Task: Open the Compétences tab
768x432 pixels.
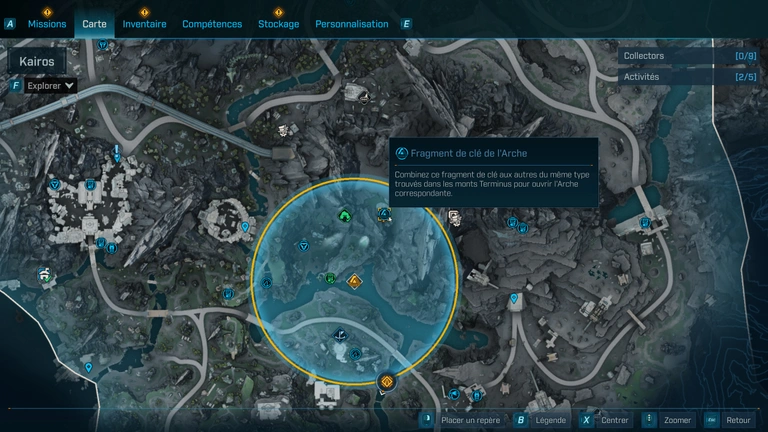Action: 212,24
